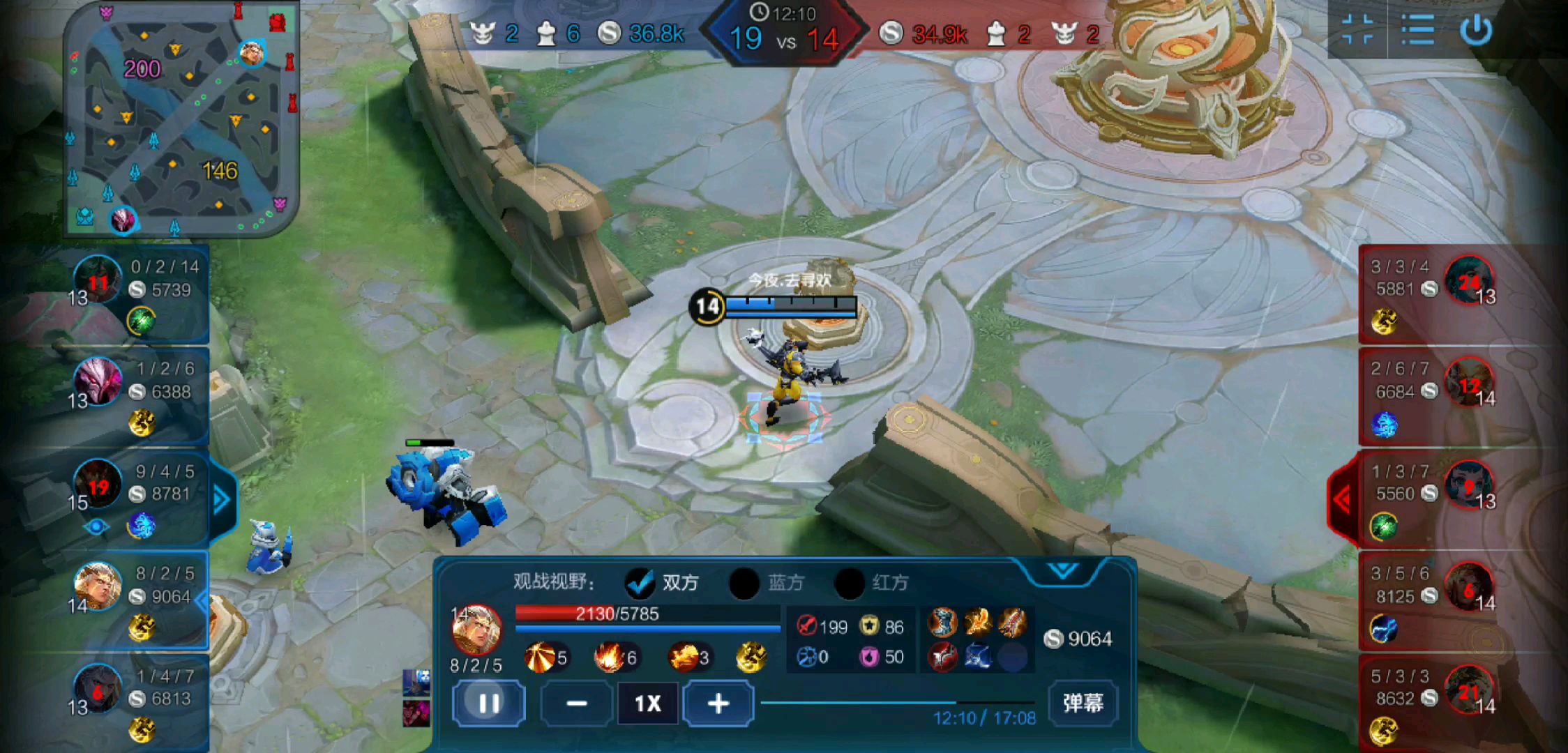1568x753 pixels.
Task: Toggle the 弹幕 bullet comments button
Action: (1083, 703)
